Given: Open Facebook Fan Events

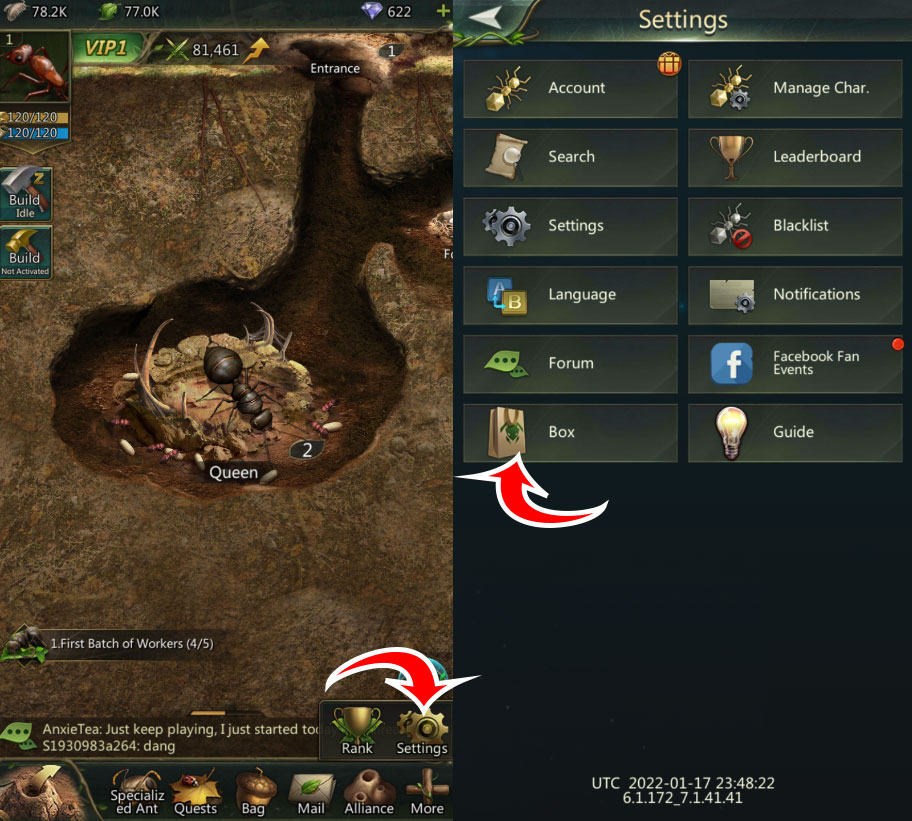Looking at the screenshot, I should [x=795, y=364].
